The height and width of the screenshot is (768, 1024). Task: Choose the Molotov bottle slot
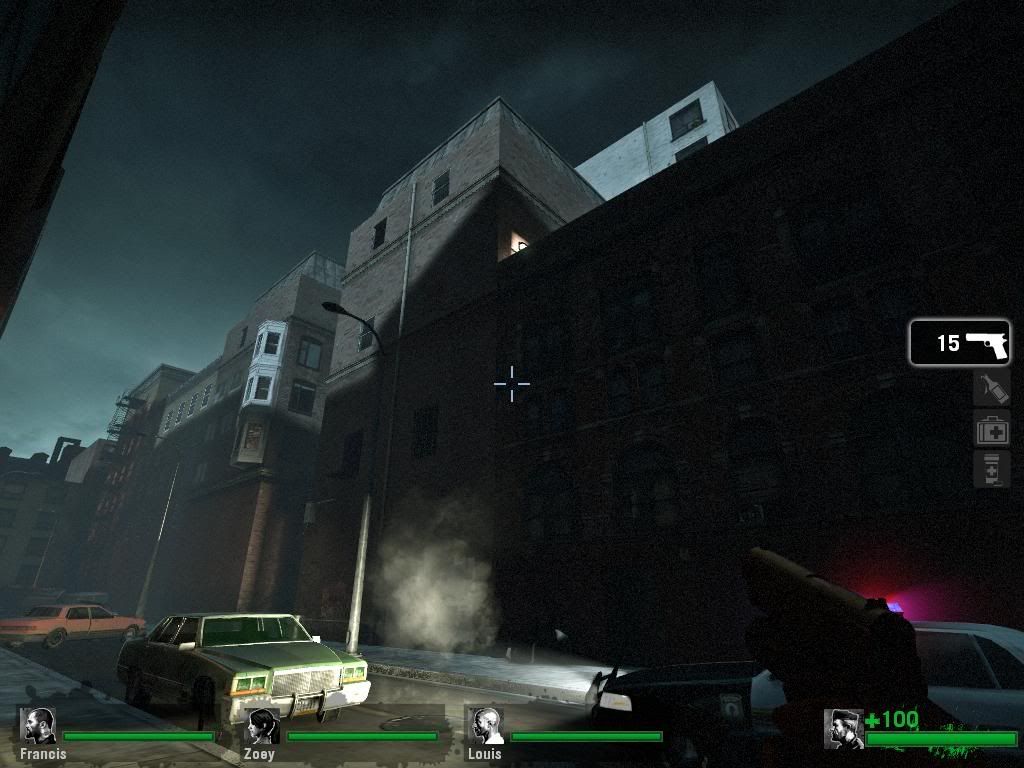(991, 388)
